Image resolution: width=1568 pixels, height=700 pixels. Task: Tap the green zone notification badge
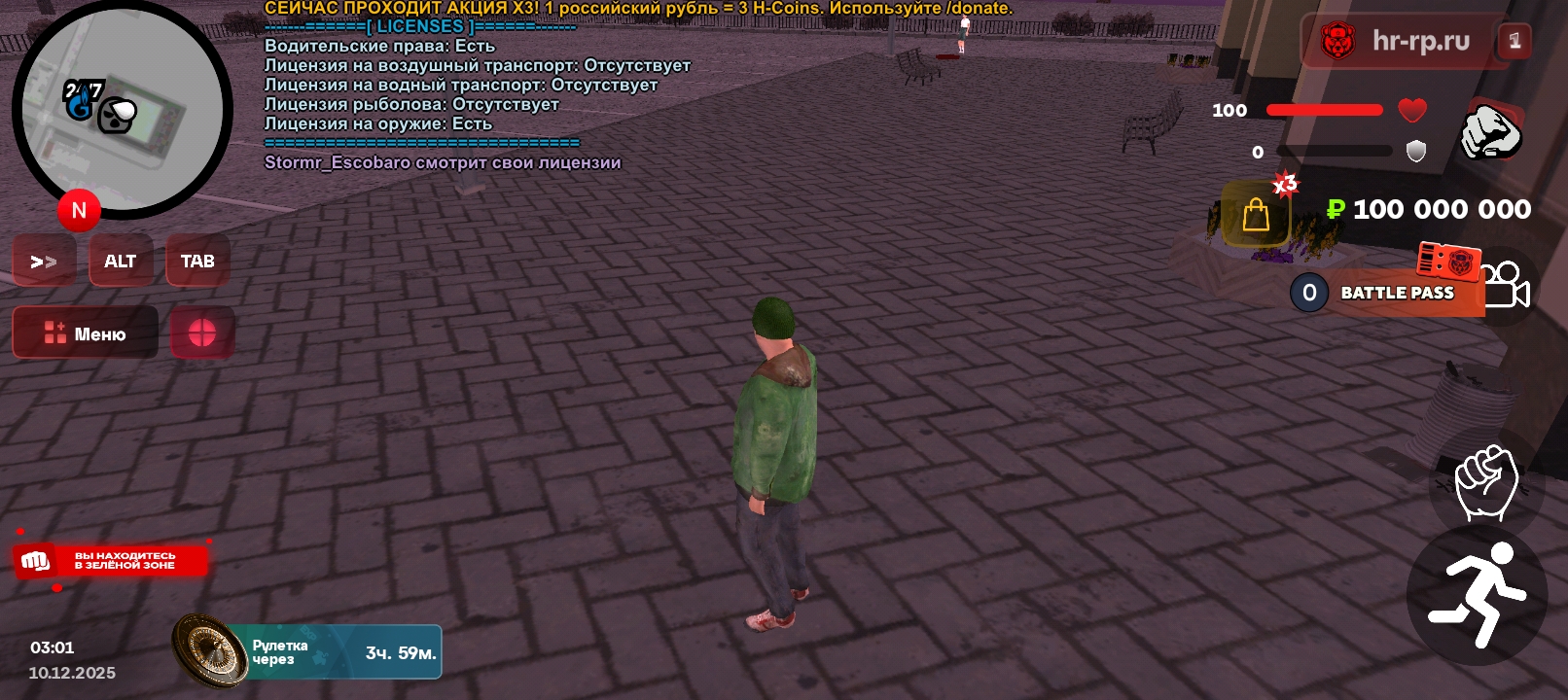(x=112, y=561)
